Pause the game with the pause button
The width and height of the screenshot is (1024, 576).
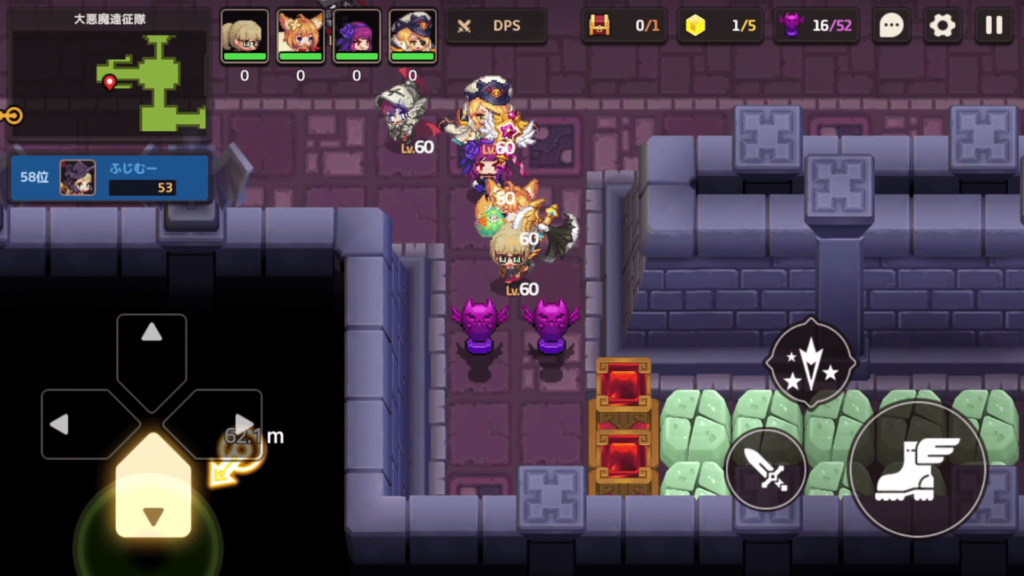point(994,26)
